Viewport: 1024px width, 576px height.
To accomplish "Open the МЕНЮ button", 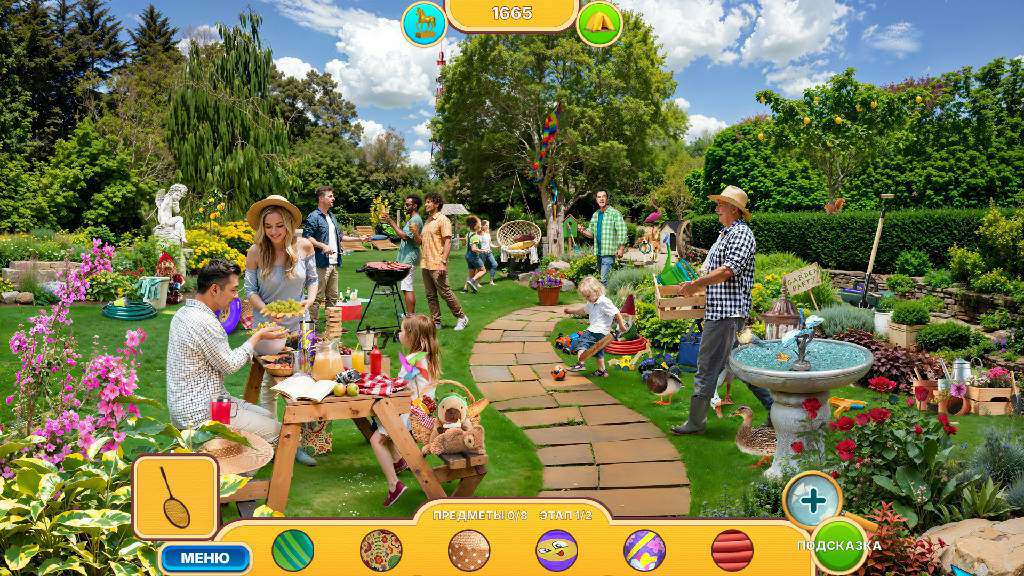I will point(205,557).
